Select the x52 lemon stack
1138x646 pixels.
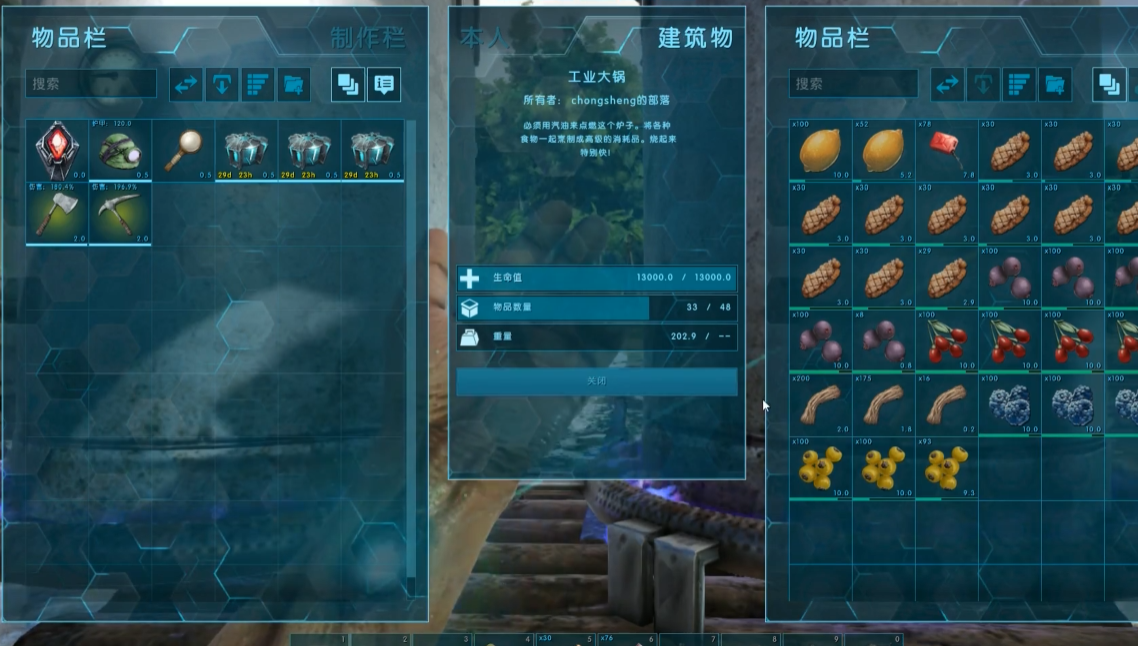pos(882,150)
